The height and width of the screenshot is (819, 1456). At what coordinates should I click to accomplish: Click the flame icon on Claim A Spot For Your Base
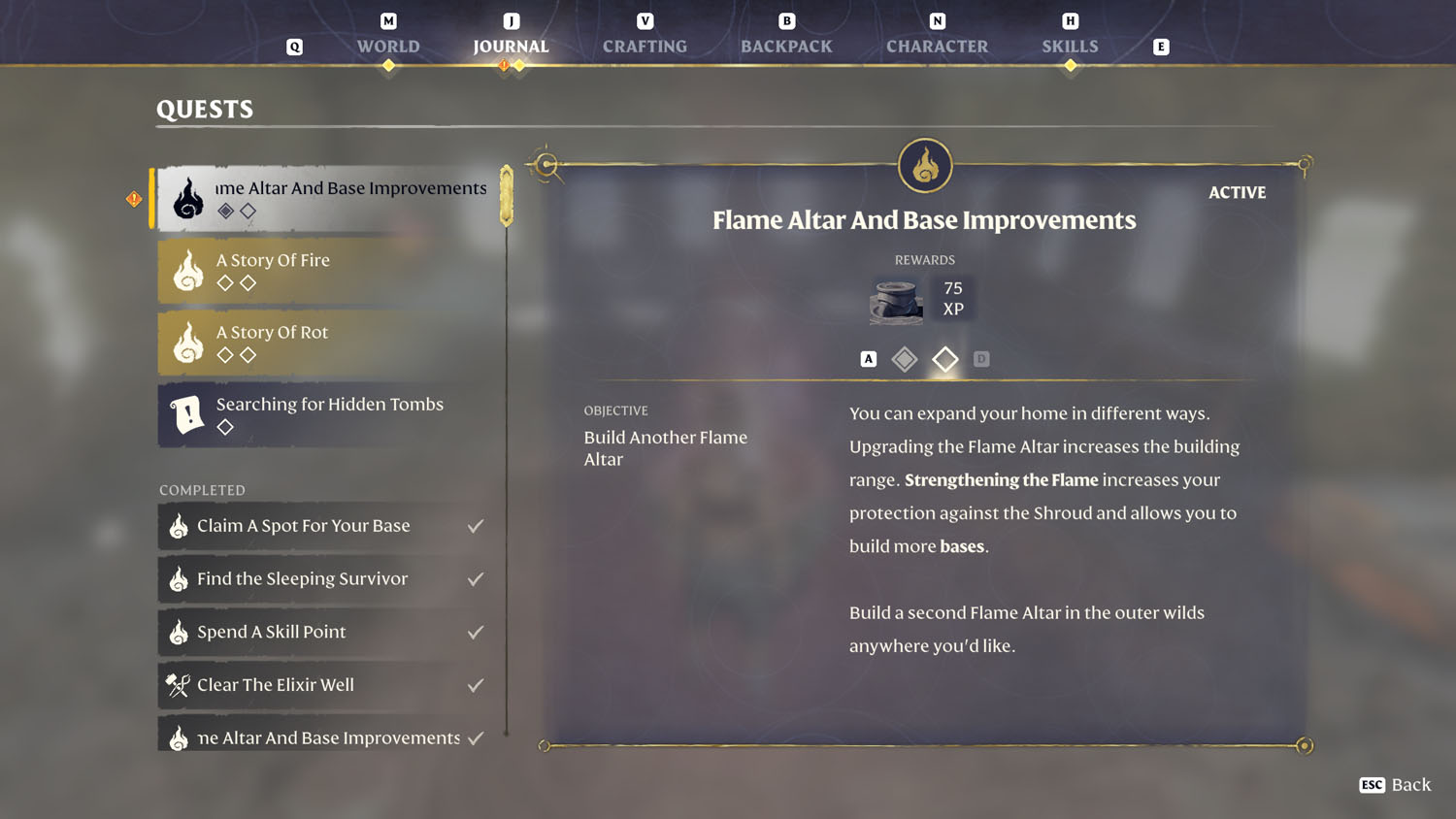click(x=179, y=526)
